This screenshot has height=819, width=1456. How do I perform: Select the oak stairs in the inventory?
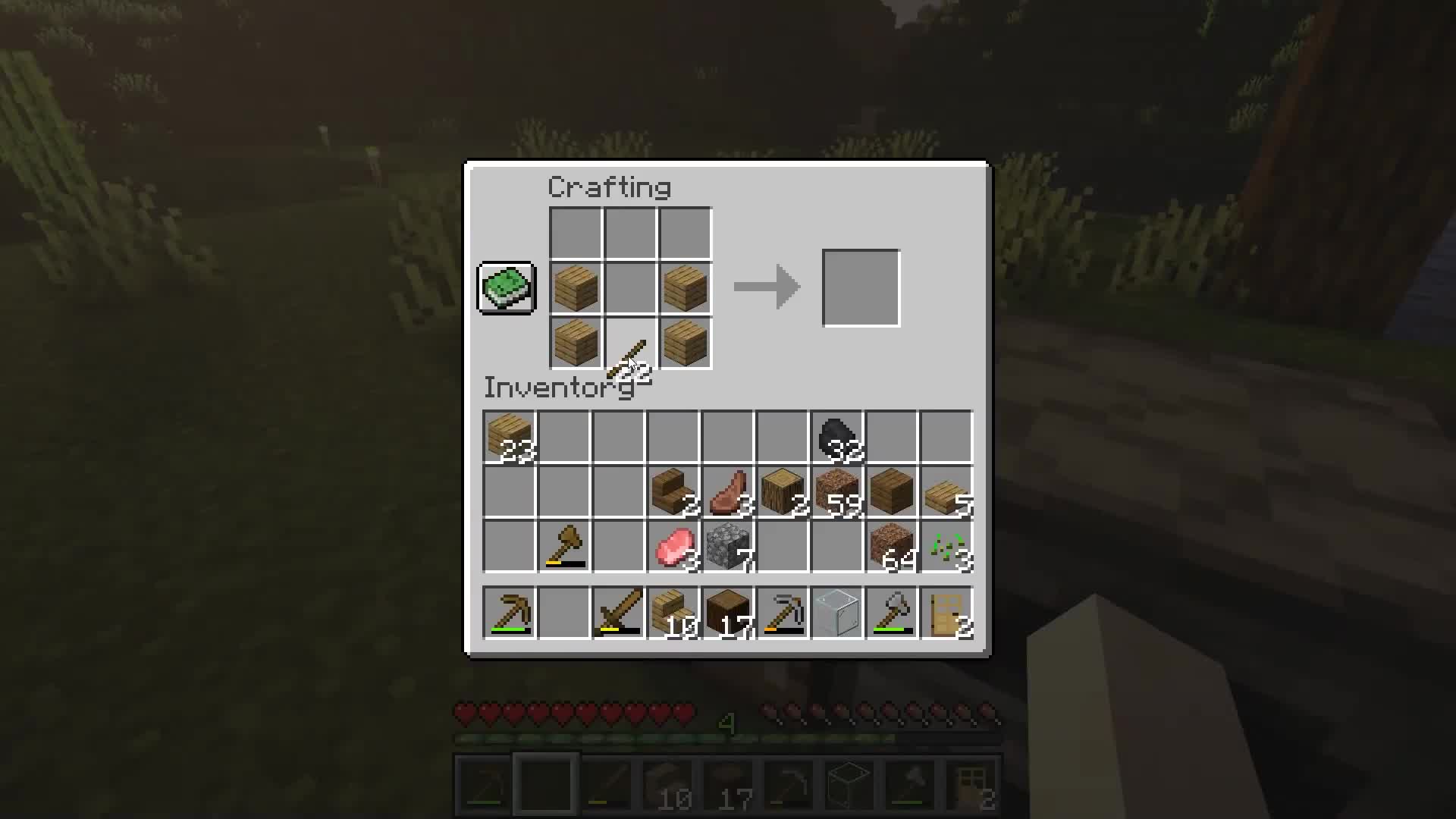[673, 491]
